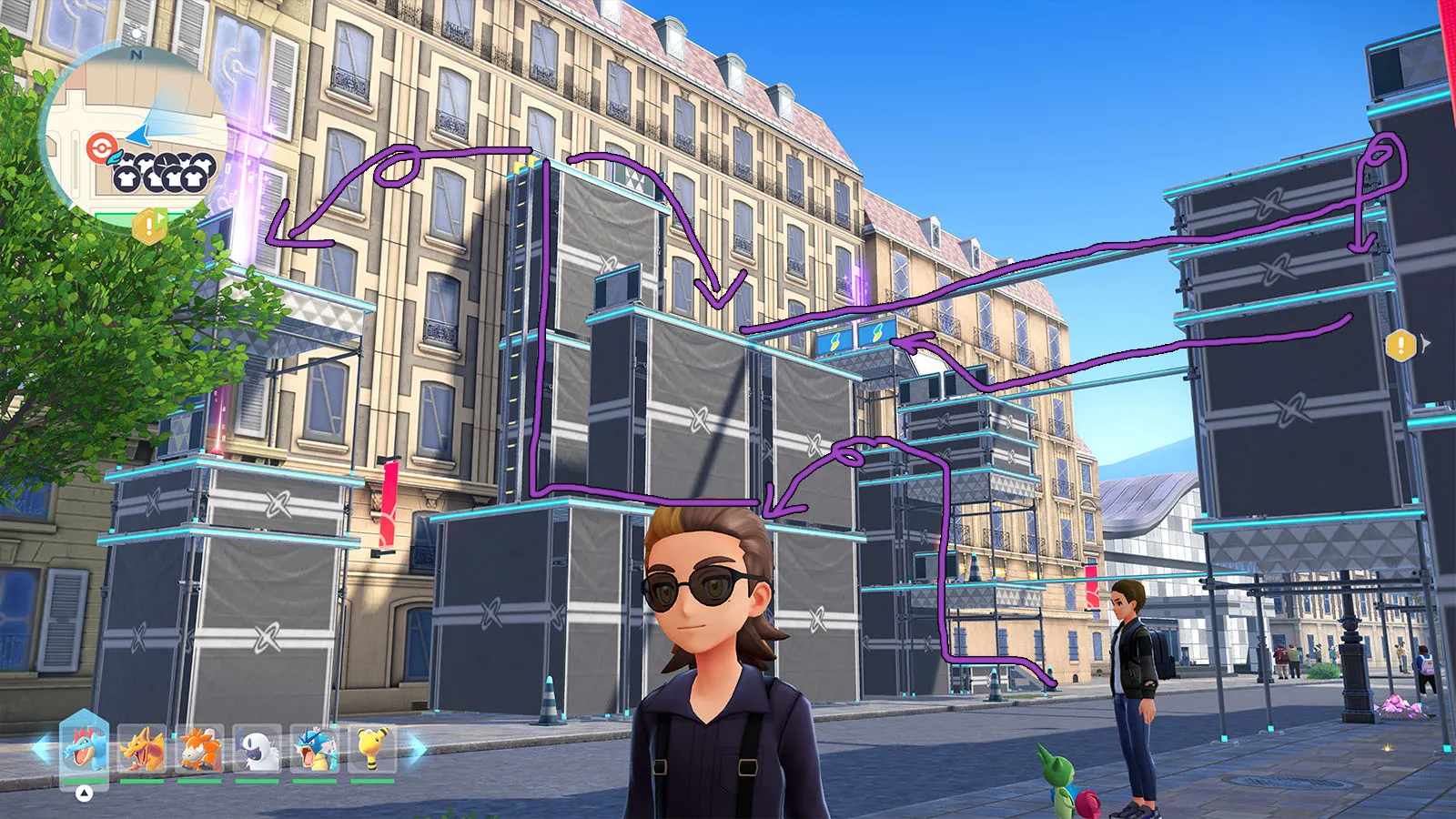Image resolution: width=1456 pixels, height=819 pixels.
Task: Switch to the orange-maned Pokémon party slot
Action: coord(199,750)
